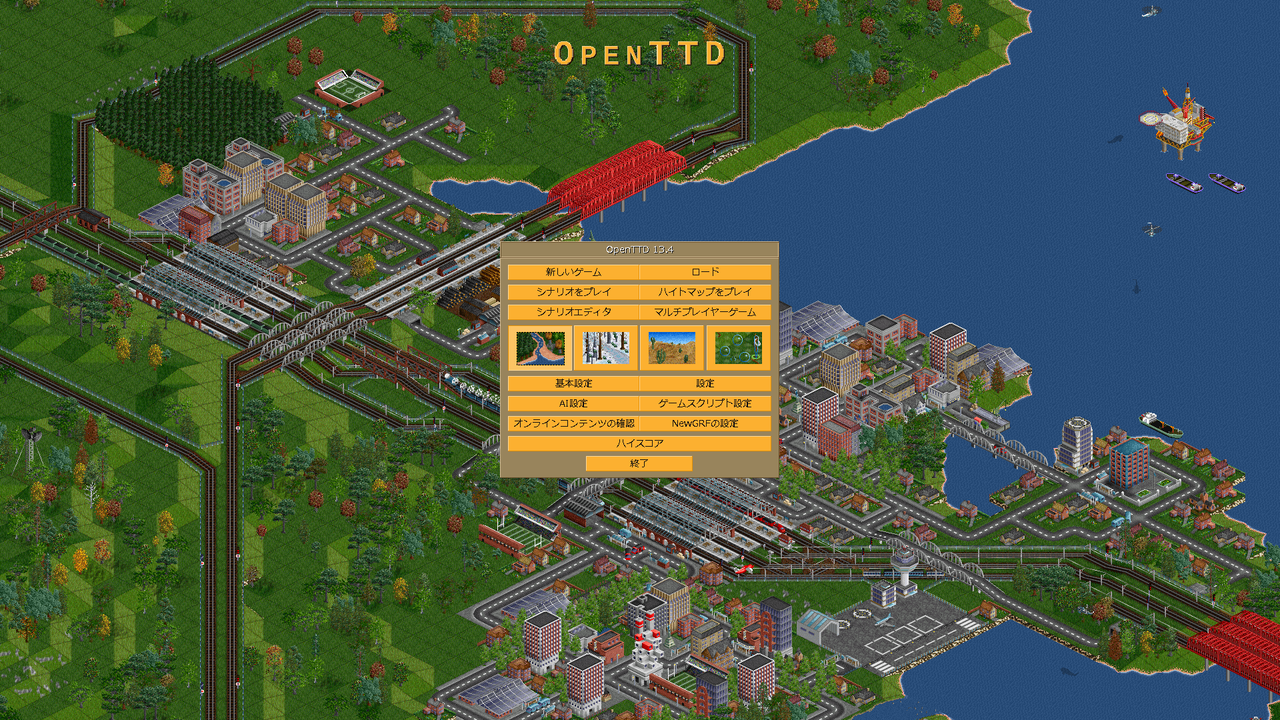Image resolution: width=1280 pixels, height=720 pixels.
Task: Select the tropical climate thumbnail
Action: pyautogui.click(x=672, y=350)
